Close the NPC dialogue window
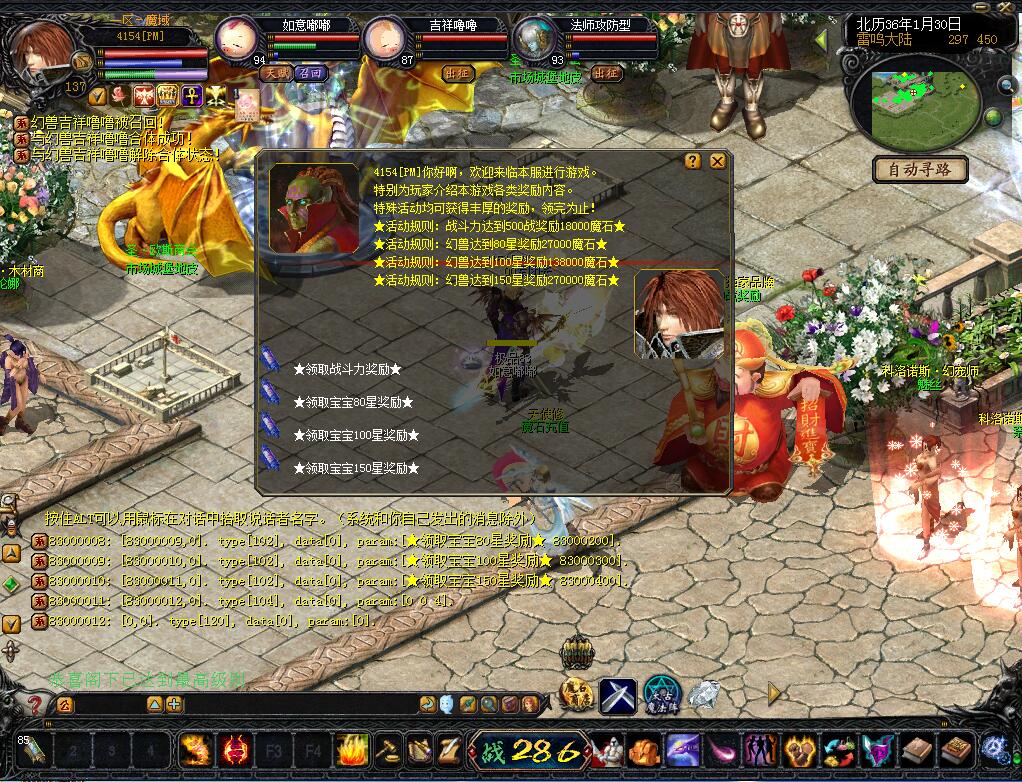1022x782 pixels. click(717, 161)
